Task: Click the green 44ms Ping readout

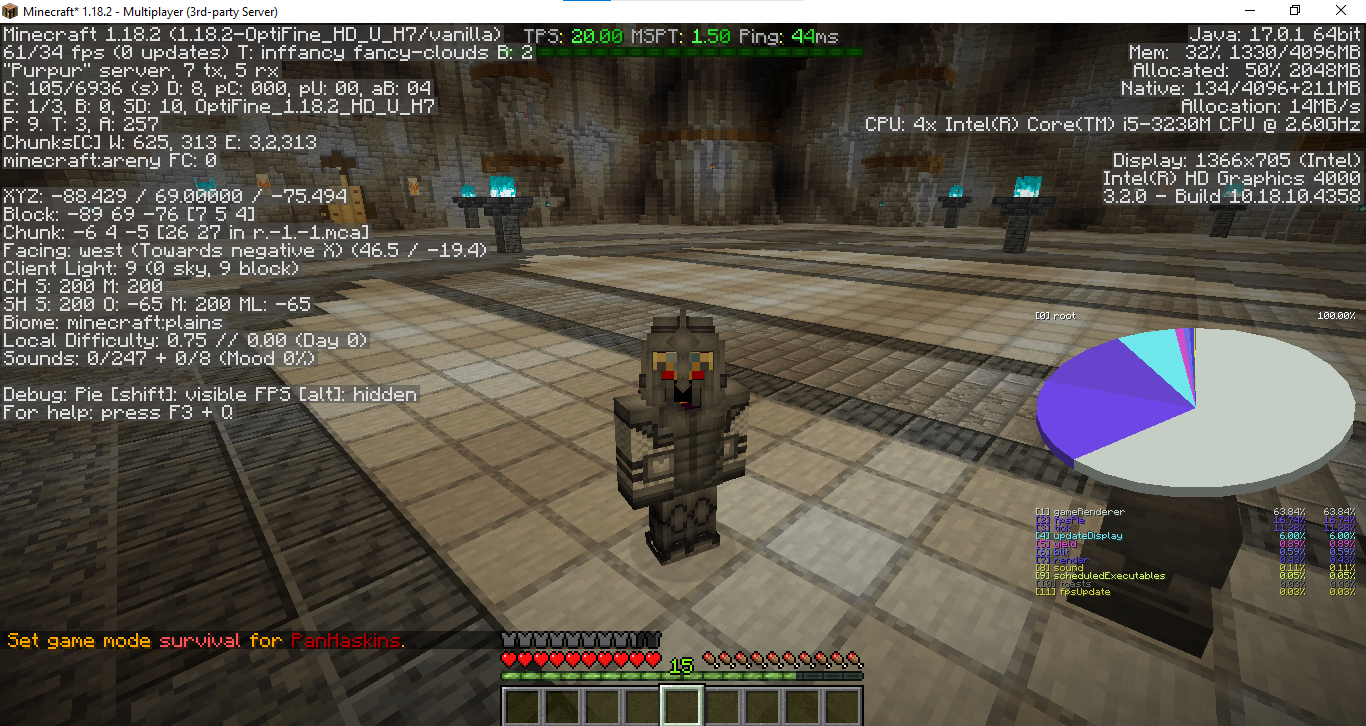Action: pos(813,36)
